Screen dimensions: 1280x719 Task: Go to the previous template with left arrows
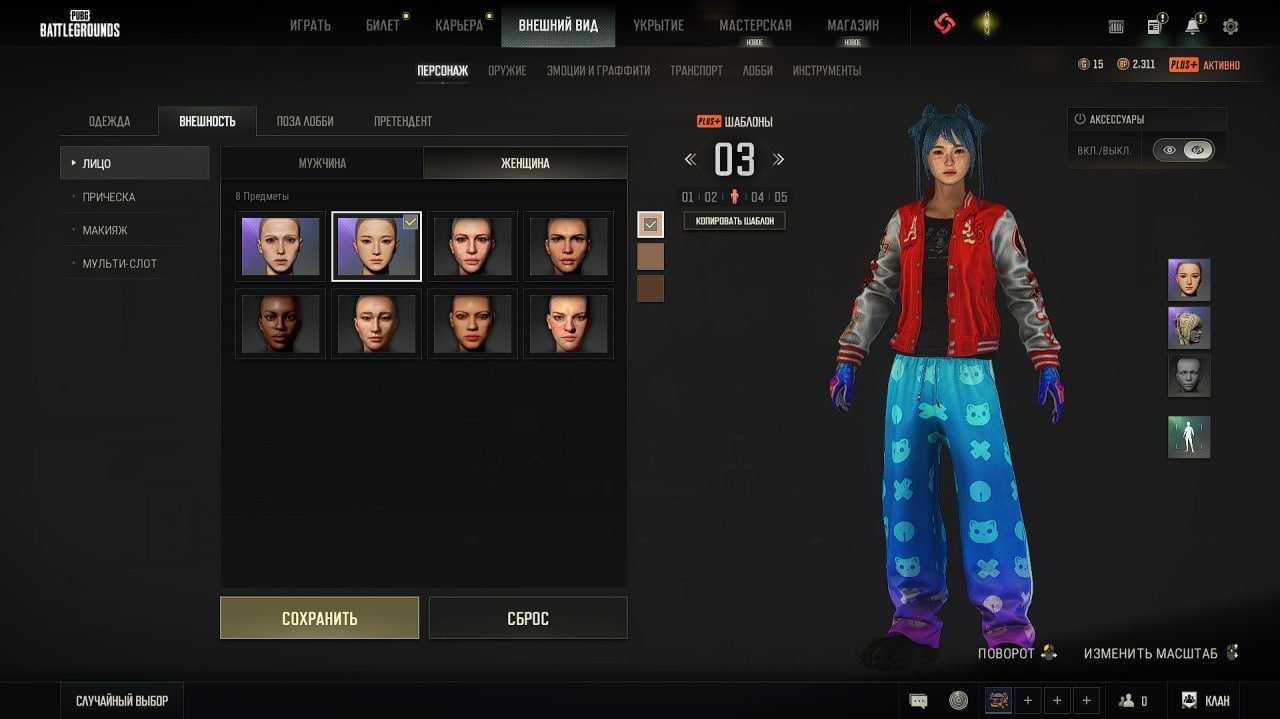(x=690, y=159)
